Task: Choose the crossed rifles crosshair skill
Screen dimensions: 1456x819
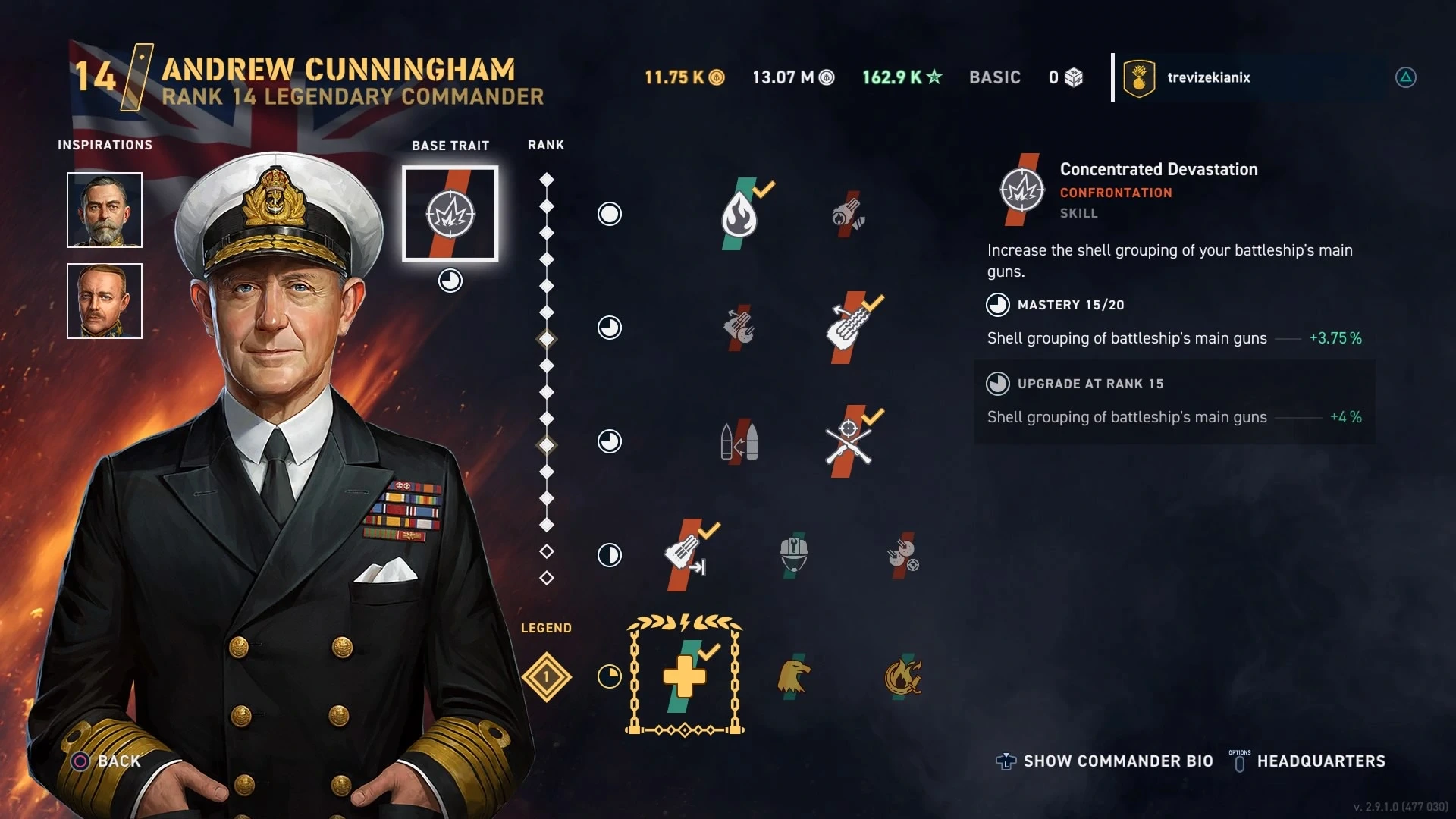Action: (849, 441)
